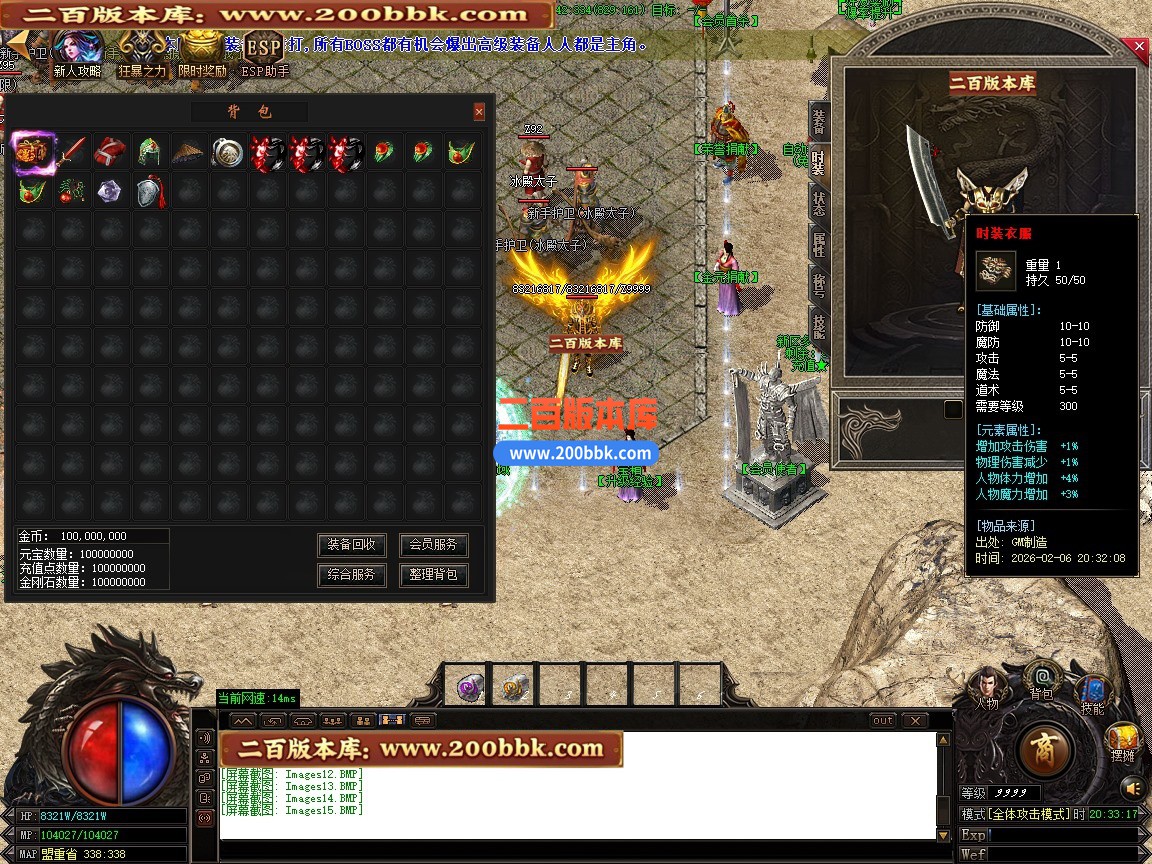1152x864 pixels.
Task: Open the ESP助手 helper
Action: (x=265, y=55)
